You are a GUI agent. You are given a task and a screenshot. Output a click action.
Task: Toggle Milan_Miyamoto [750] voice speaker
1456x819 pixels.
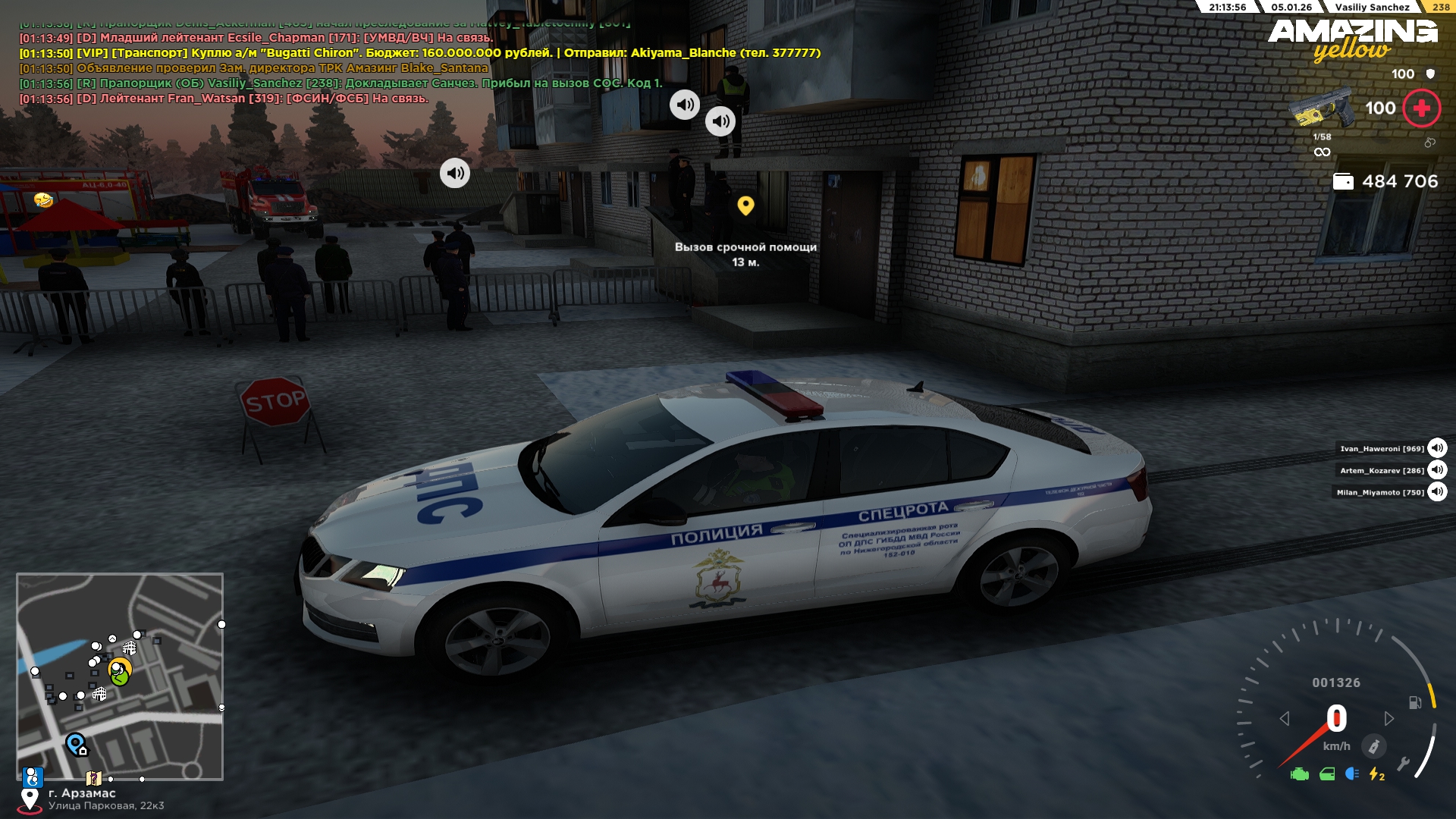tap(1437, 492)
